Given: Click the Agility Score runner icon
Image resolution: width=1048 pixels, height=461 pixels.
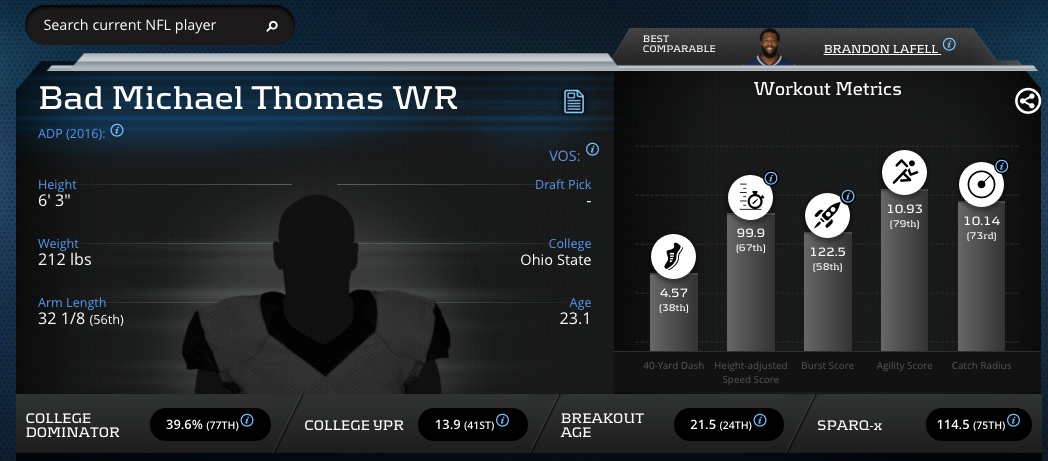Looking at the screenshot, I should [x=904, y=173].
